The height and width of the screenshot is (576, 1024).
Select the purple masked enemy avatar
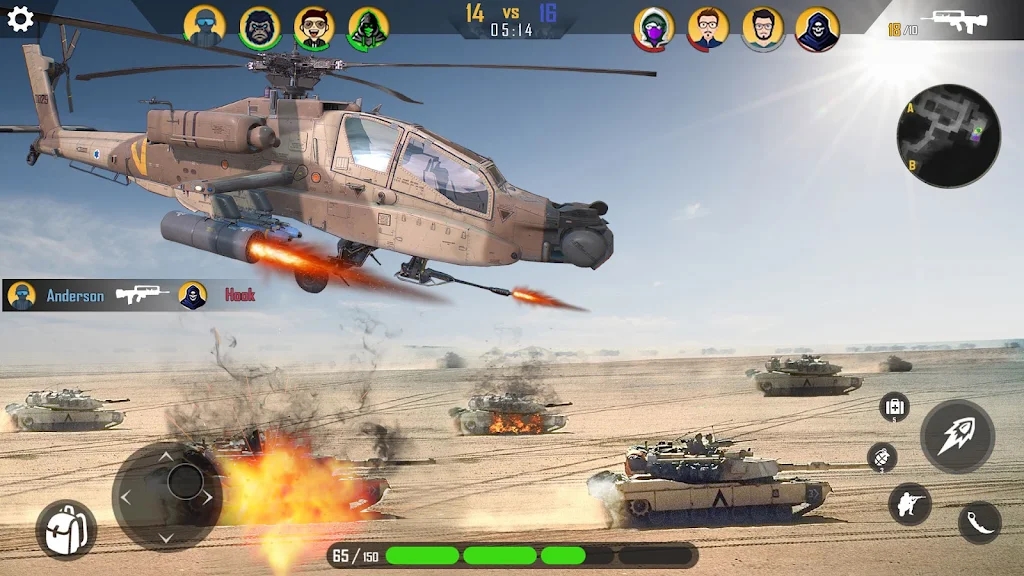(x=653, y=29)
